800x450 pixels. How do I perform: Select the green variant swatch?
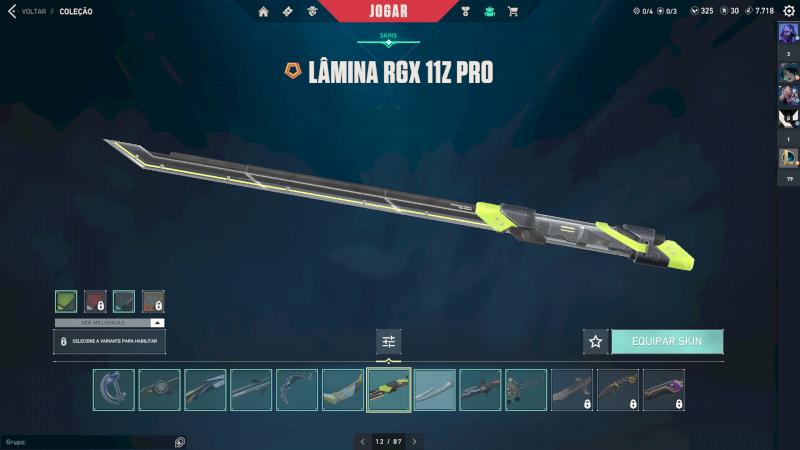[66, 301]
